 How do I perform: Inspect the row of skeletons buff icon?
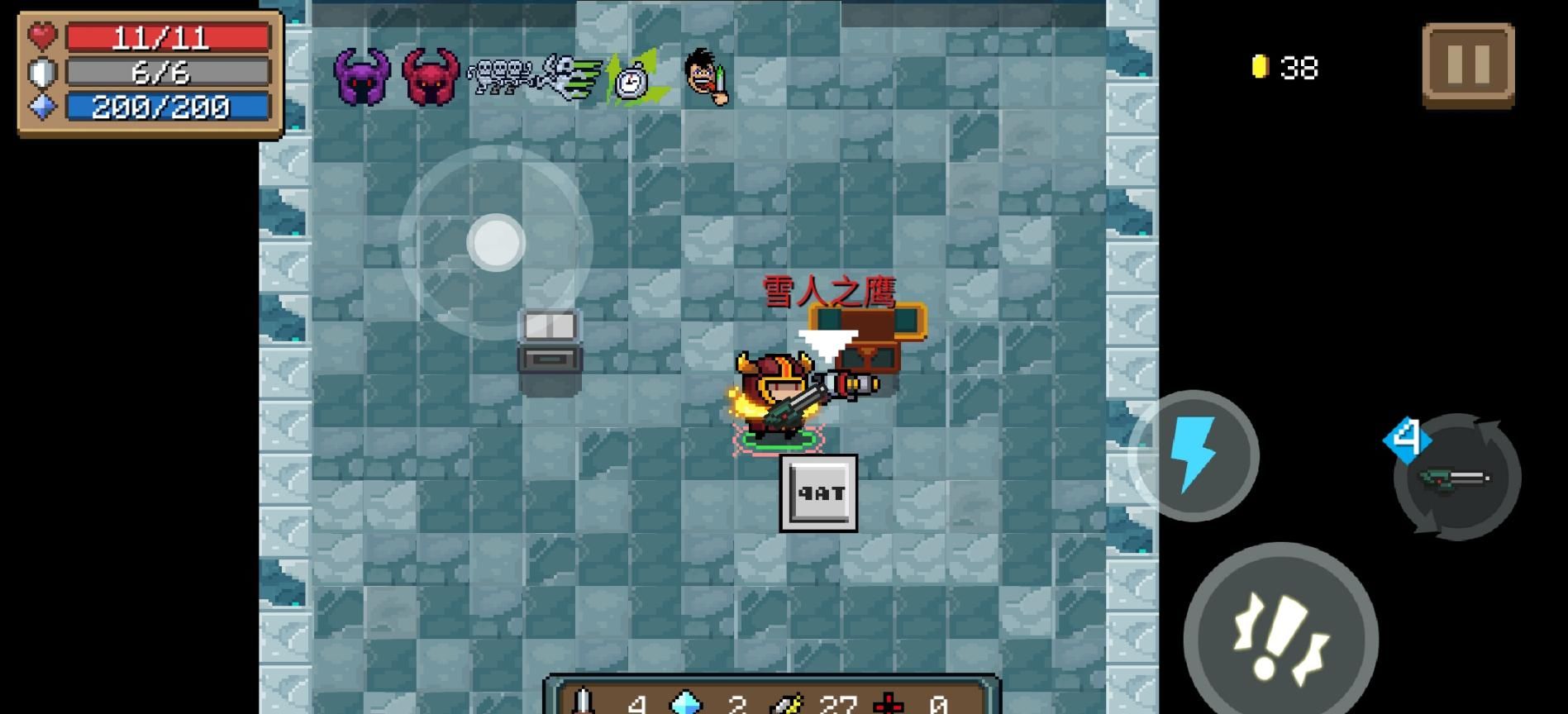click(x=500, y=77)
